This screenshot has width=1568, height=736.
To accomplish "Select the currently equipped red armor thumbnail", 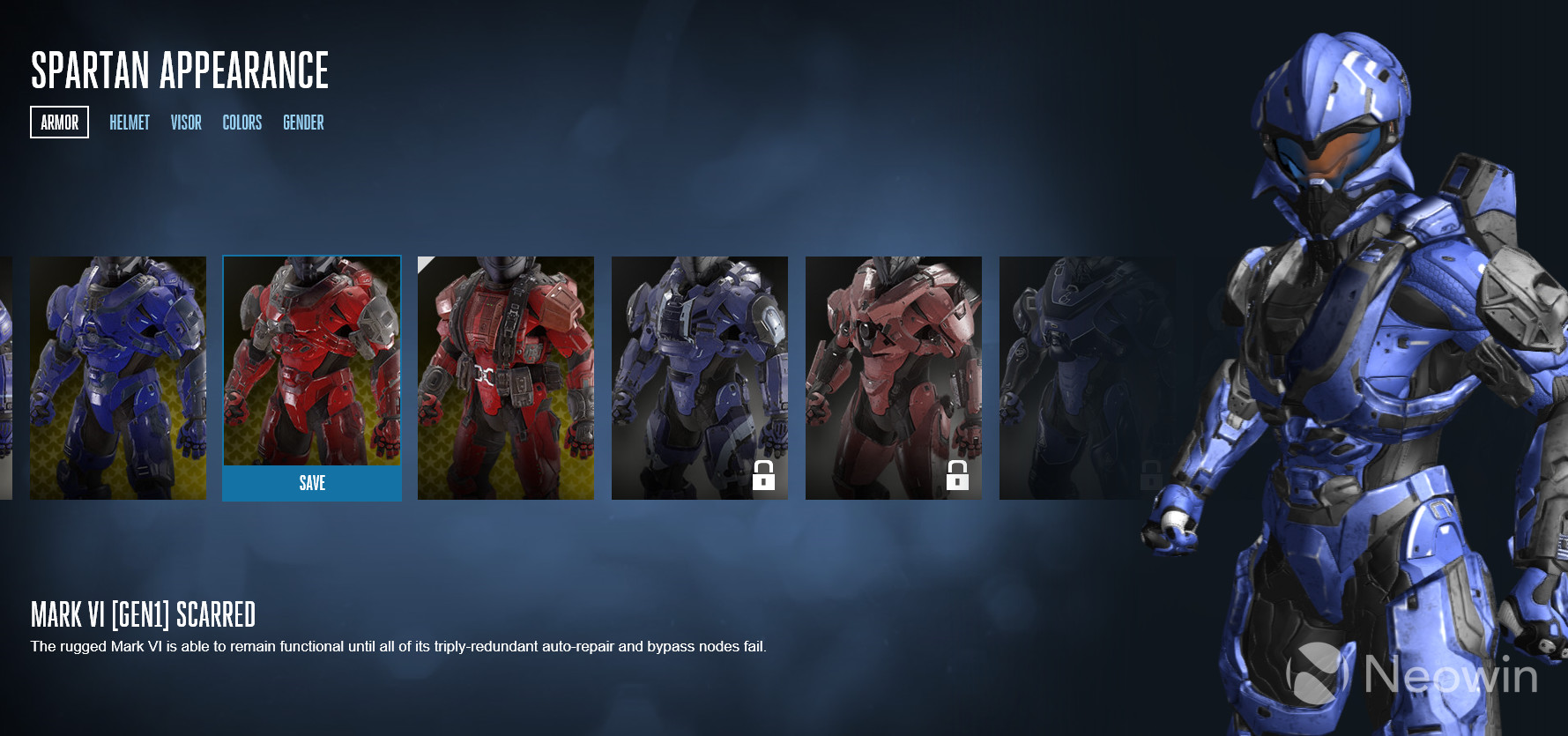I will click(505, 377).
